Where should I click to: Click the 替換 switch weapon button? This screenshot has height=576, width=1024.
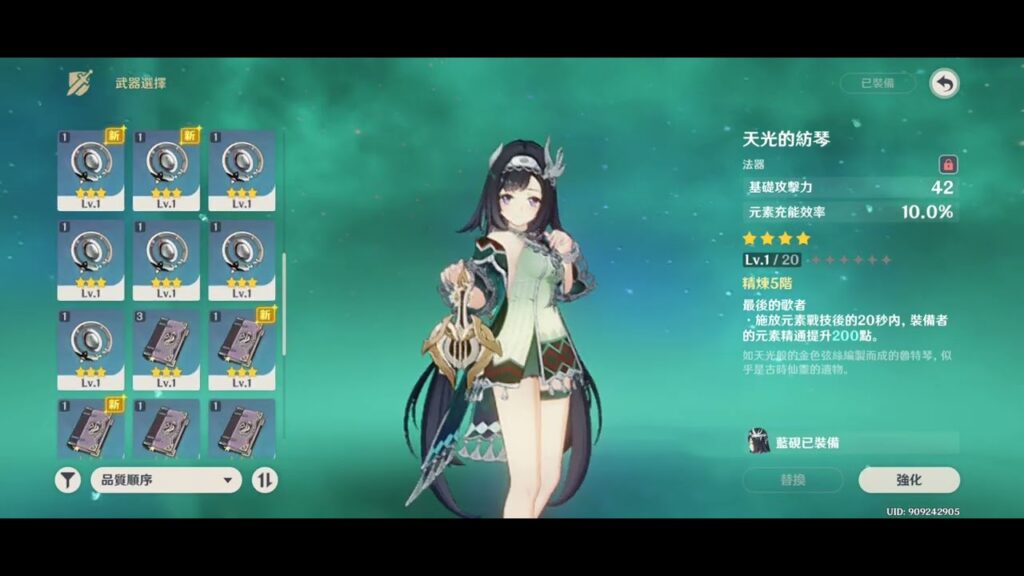[x=792, y=480]
